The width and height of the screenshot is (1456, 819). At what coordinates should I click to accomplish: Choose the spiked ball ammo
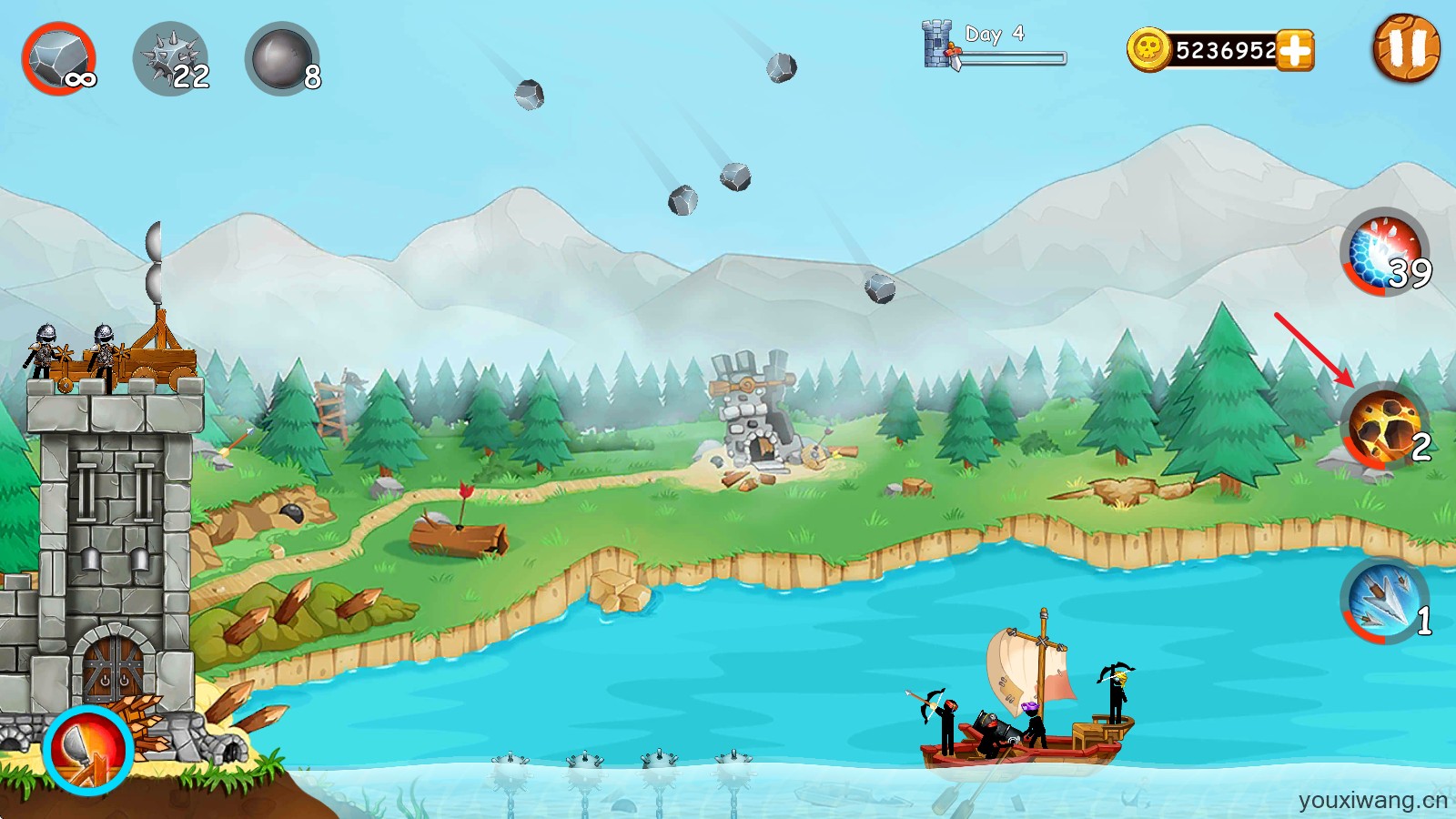point(171,60)
